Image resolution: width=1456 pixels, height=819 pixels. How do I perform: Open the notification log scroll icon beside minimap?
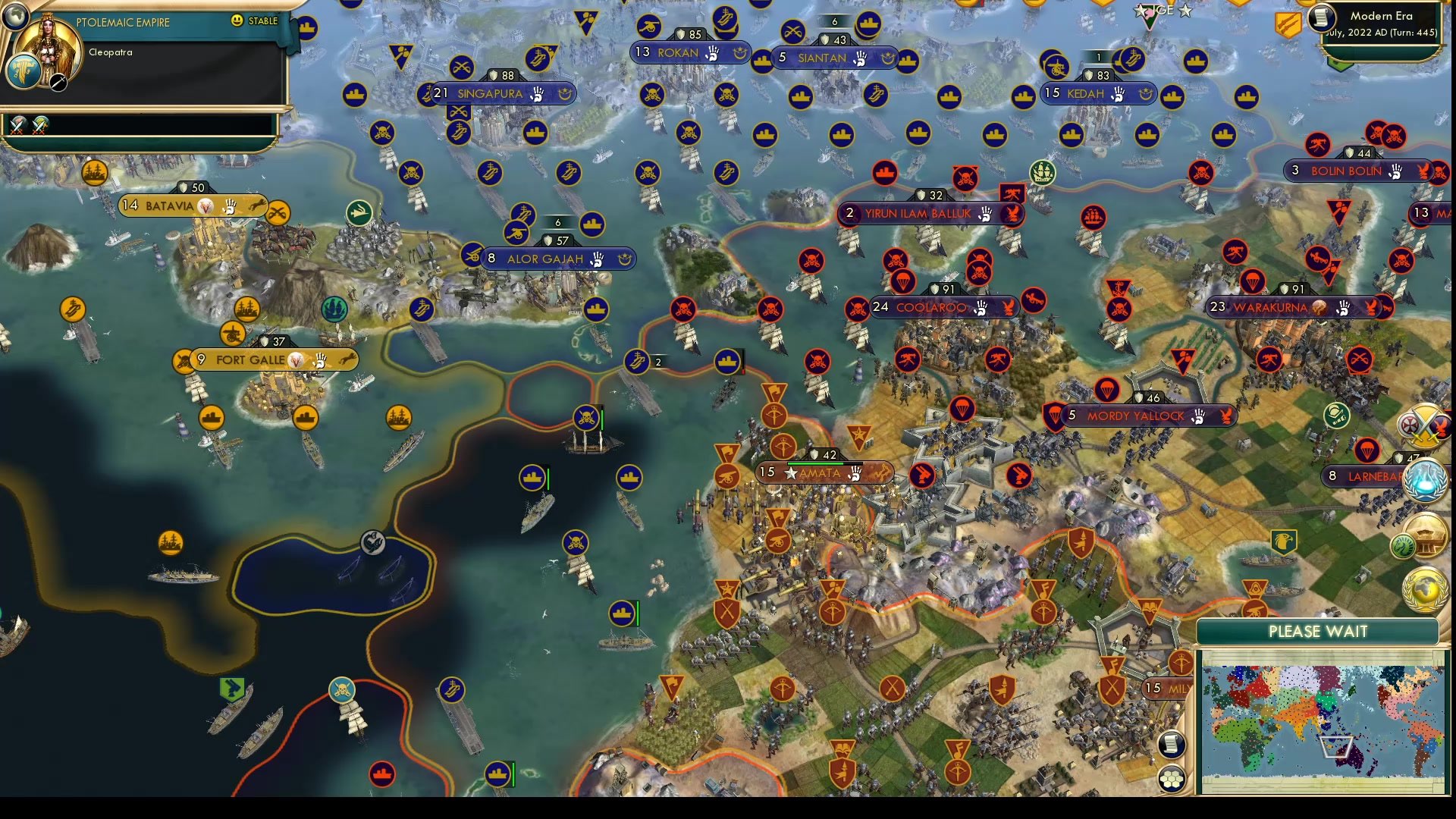[x=1170, y=745]
